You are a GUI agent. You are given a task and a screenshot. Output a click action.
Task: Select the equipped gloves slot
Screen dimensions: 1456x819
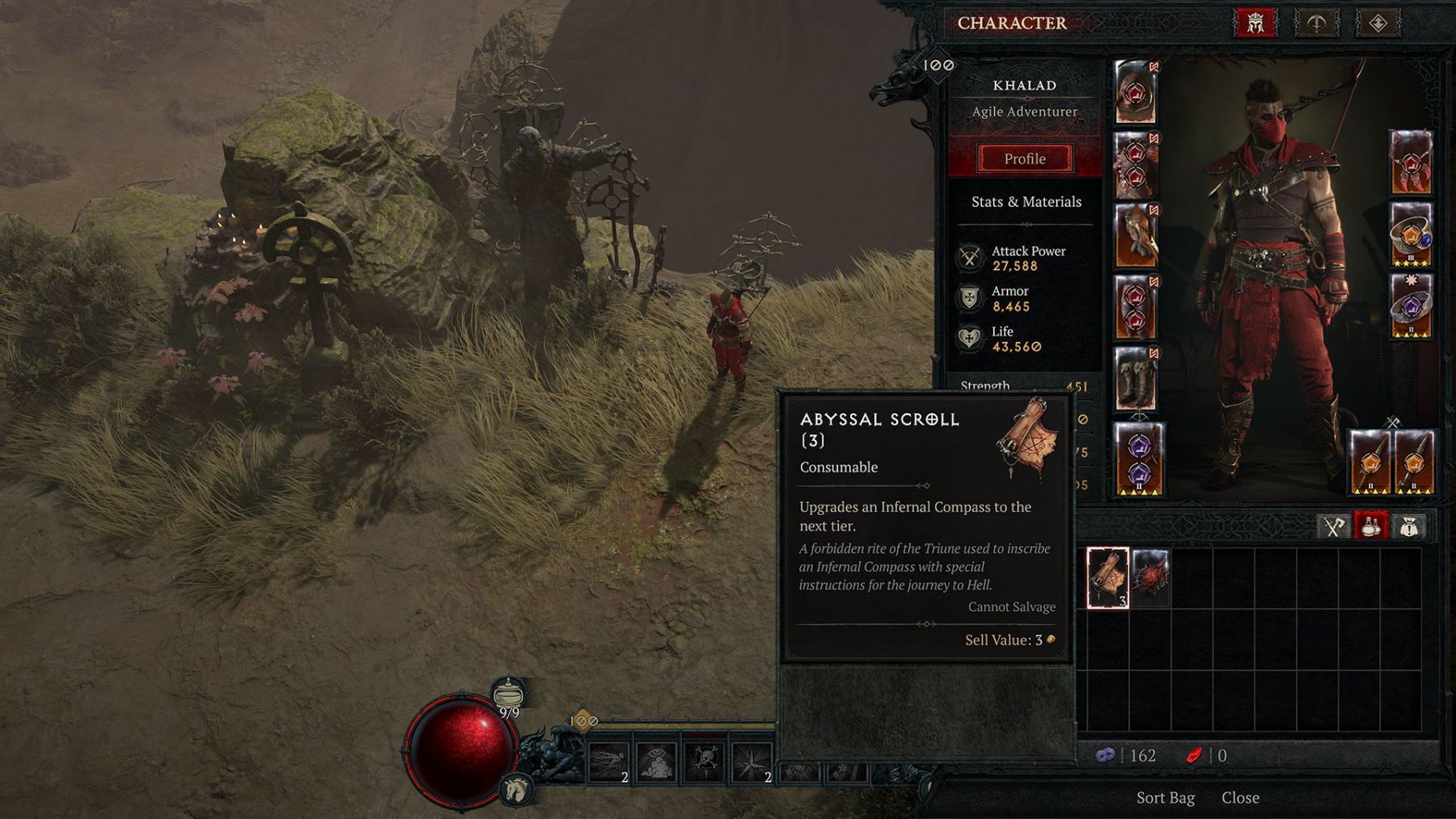tap(1135, 236)
